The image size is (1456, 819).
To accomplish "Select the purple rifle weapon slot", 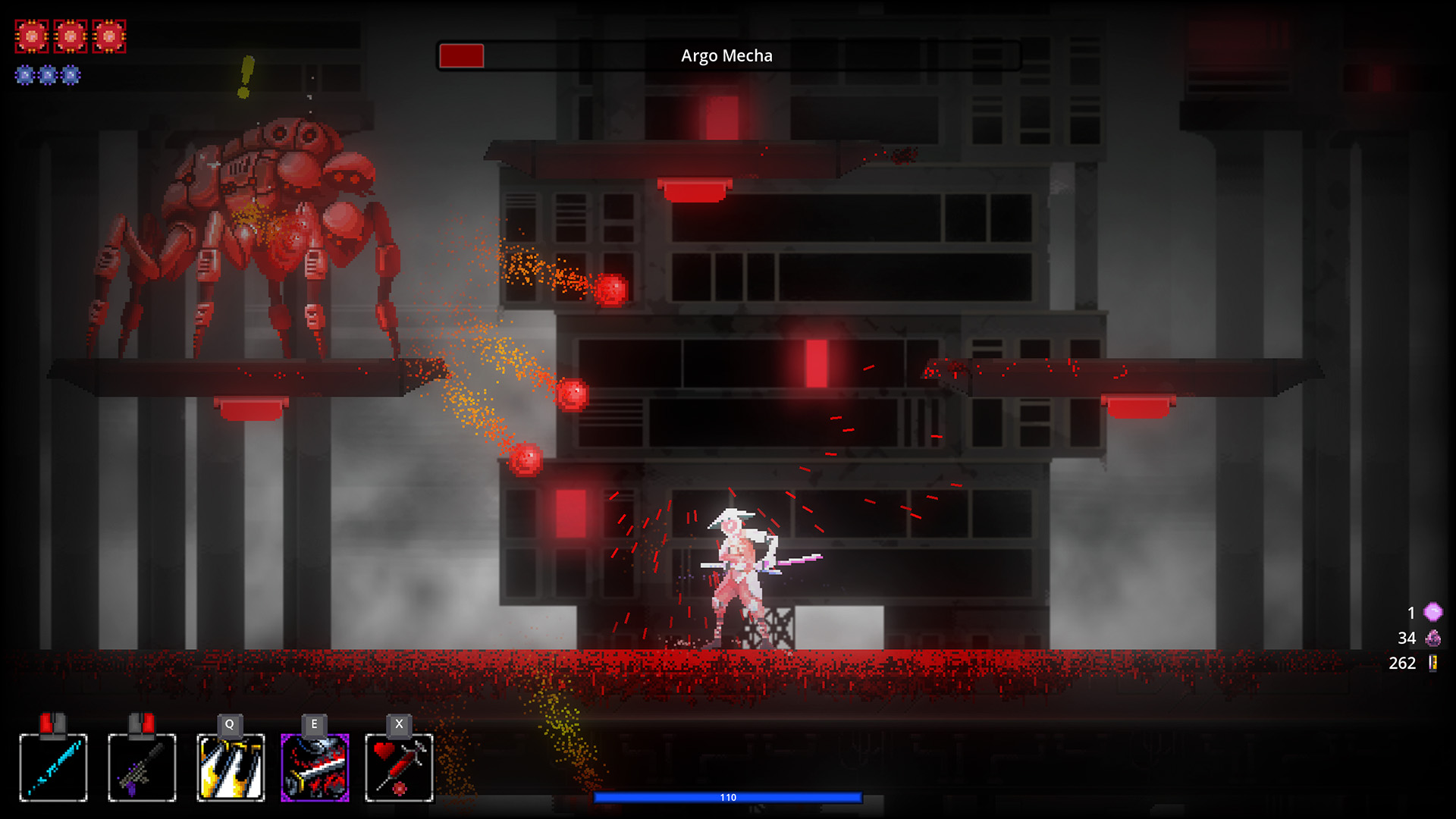I will click(142, 767).
